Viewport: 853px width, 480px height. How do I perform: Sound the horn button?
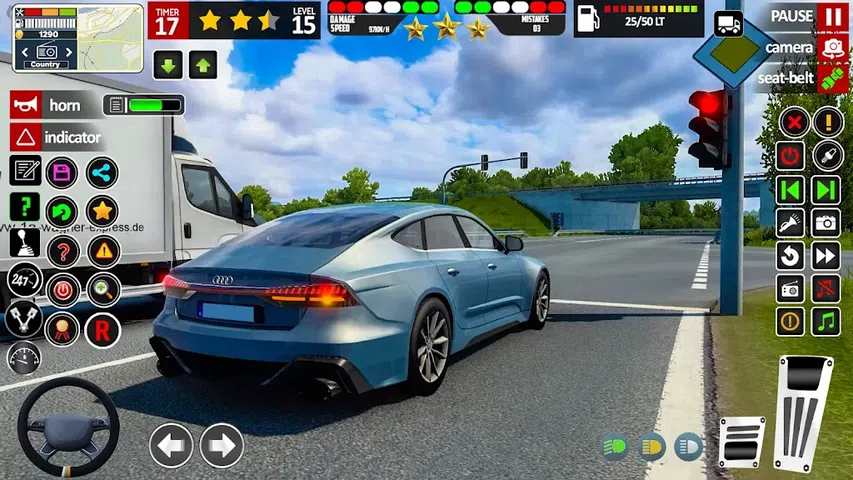click(x=54, y=105)
